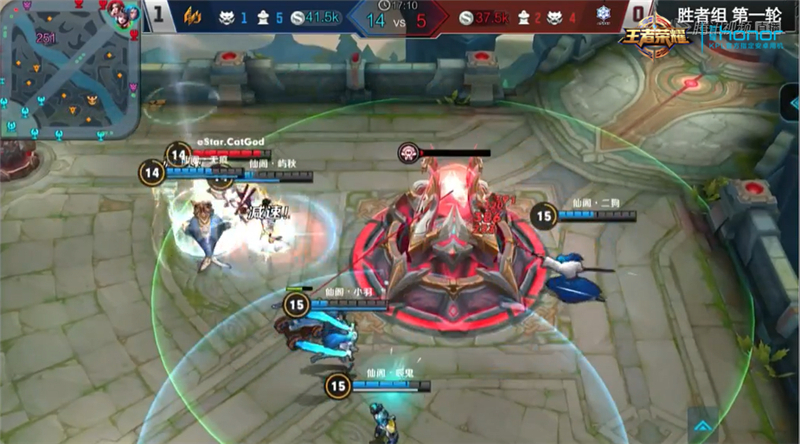Open the bottom panel with the up arrow
Screen dimensions: 800x444
705,424
